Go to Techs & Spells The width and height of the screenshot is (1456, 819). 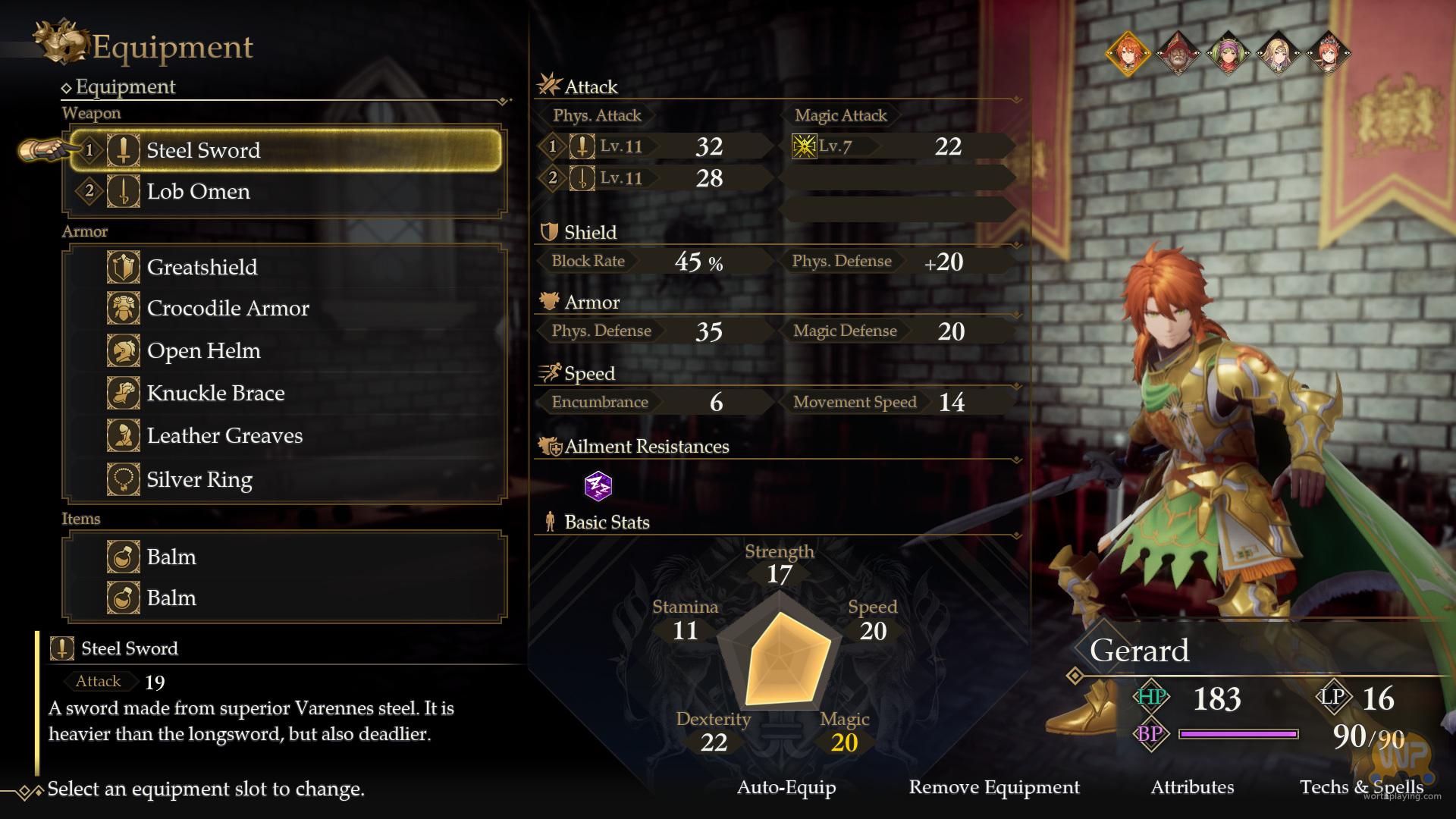(x=1361, y=788)
